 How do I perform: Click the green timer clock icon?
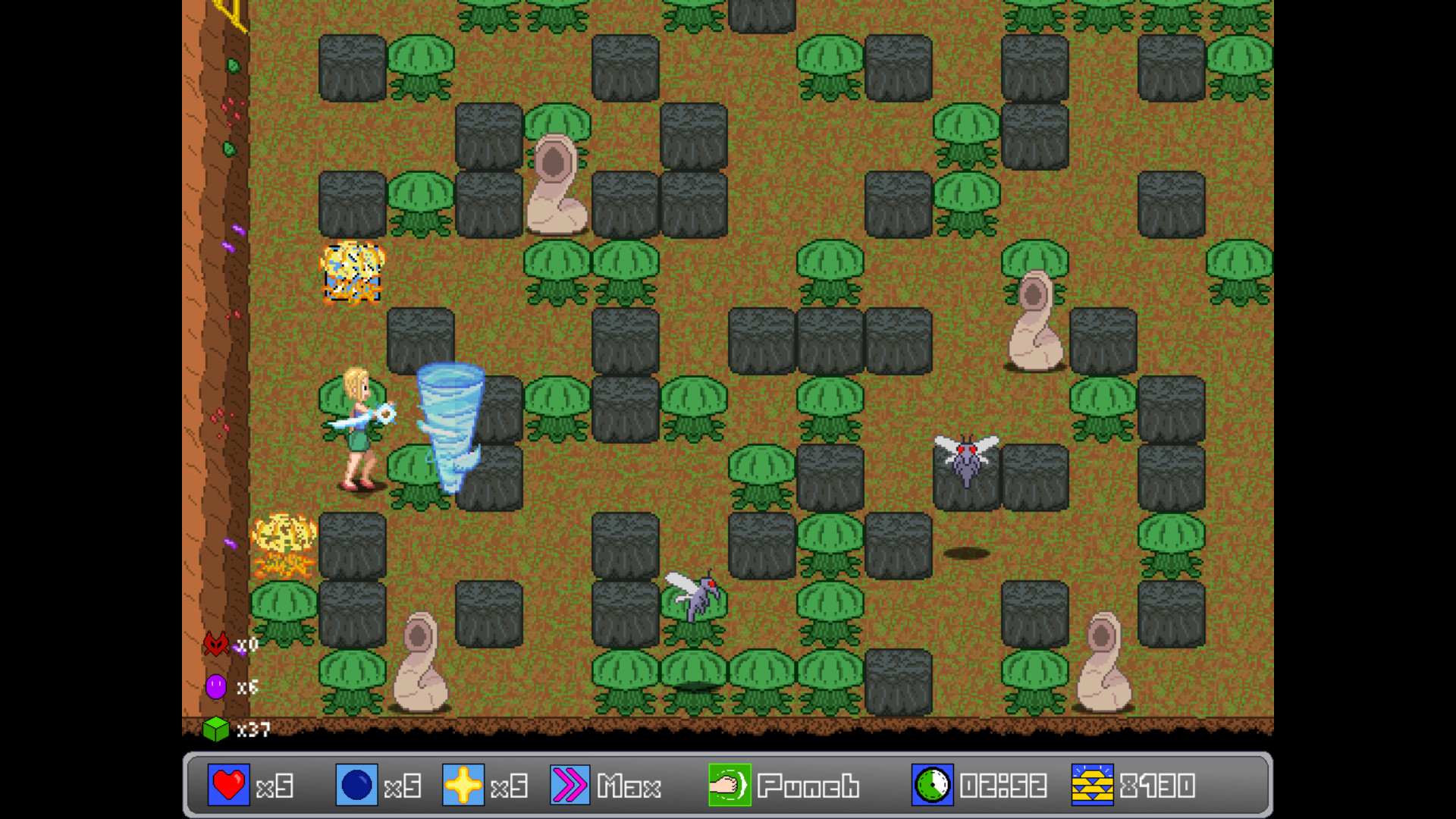pos(931,786)
